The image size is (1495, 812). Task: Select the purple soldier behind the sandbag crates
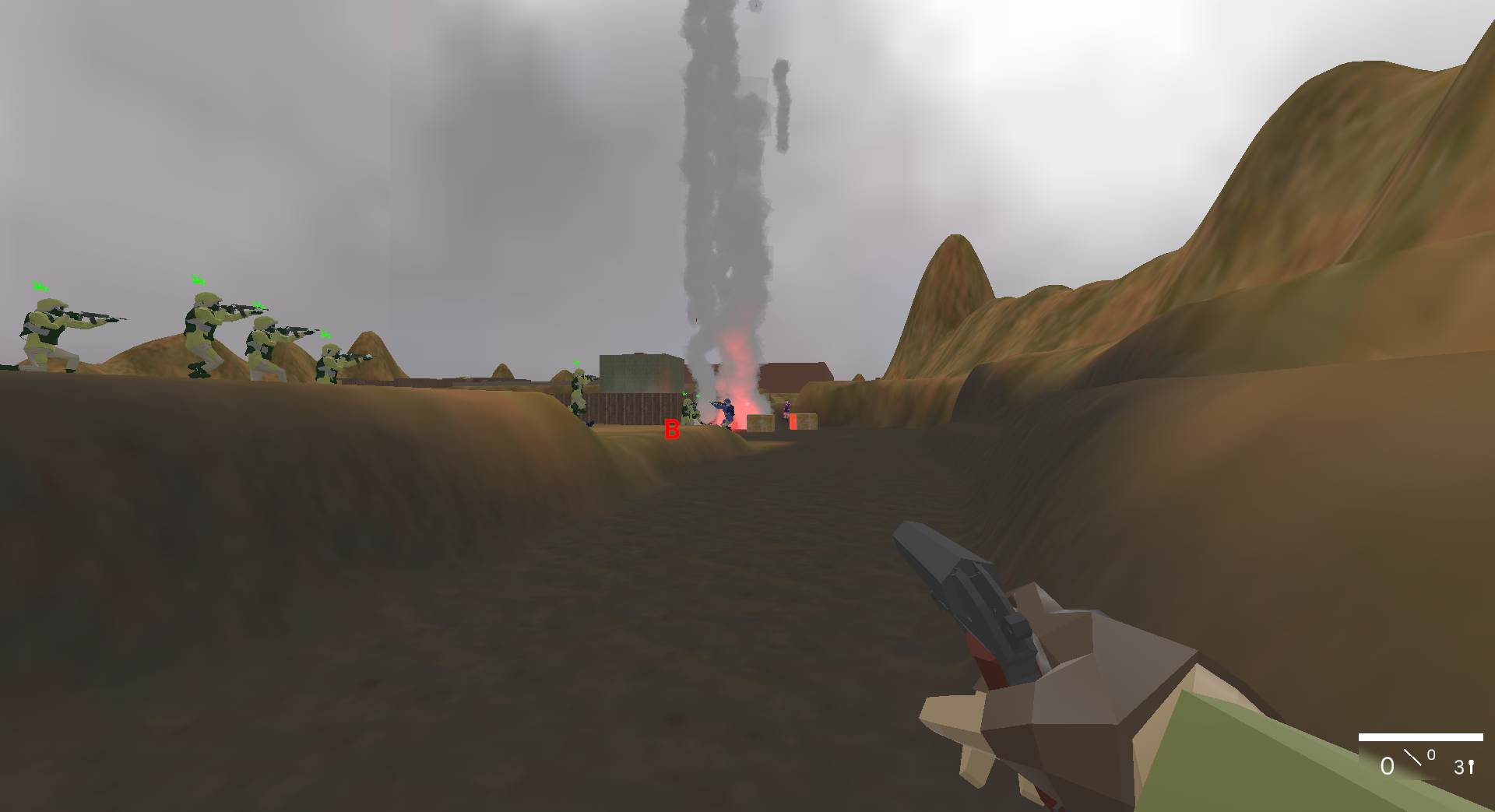point(786,410)
